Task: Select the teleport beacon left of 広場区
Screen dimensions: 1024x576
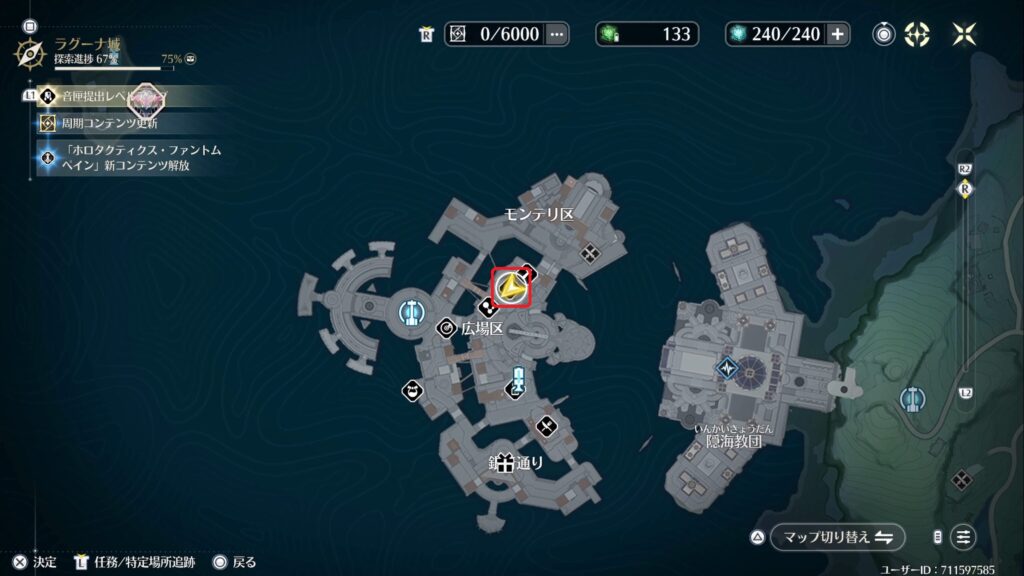Action: 409,312
